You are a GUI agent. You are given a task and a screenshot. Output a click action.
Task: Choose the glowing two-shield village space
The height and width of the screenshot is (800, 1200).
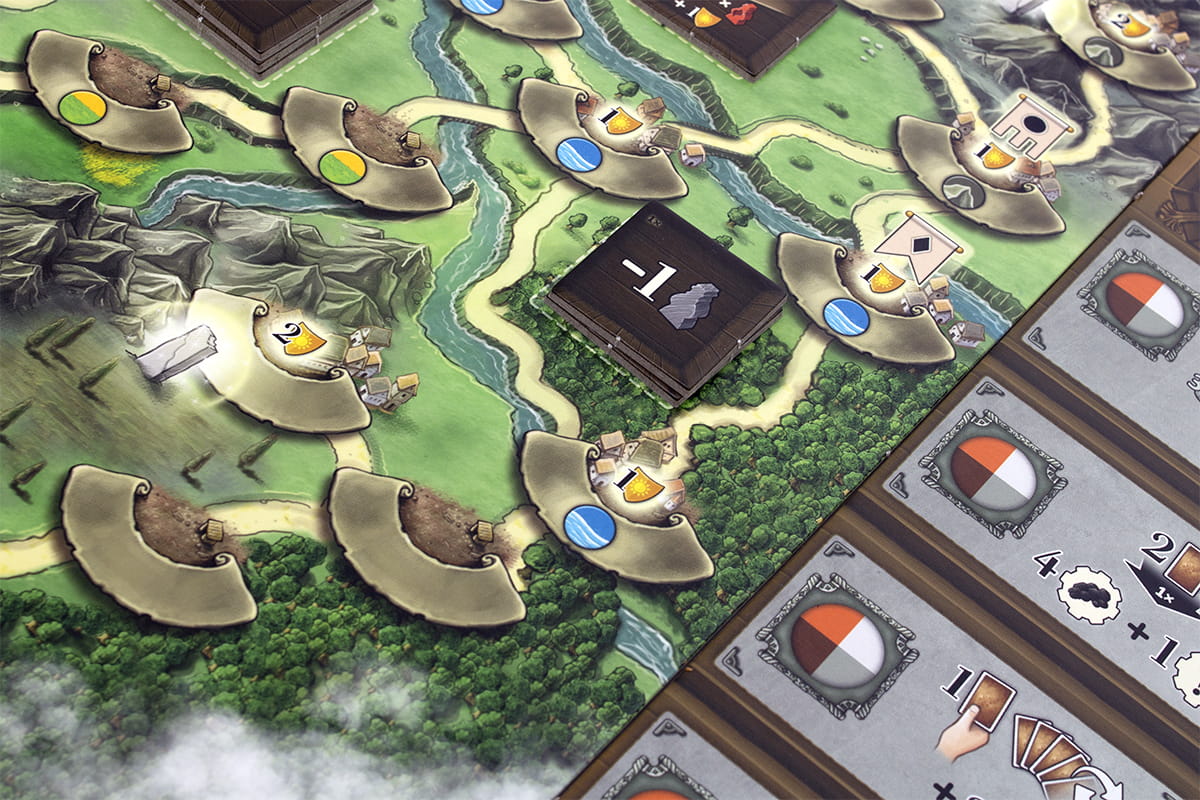[290, 365]
